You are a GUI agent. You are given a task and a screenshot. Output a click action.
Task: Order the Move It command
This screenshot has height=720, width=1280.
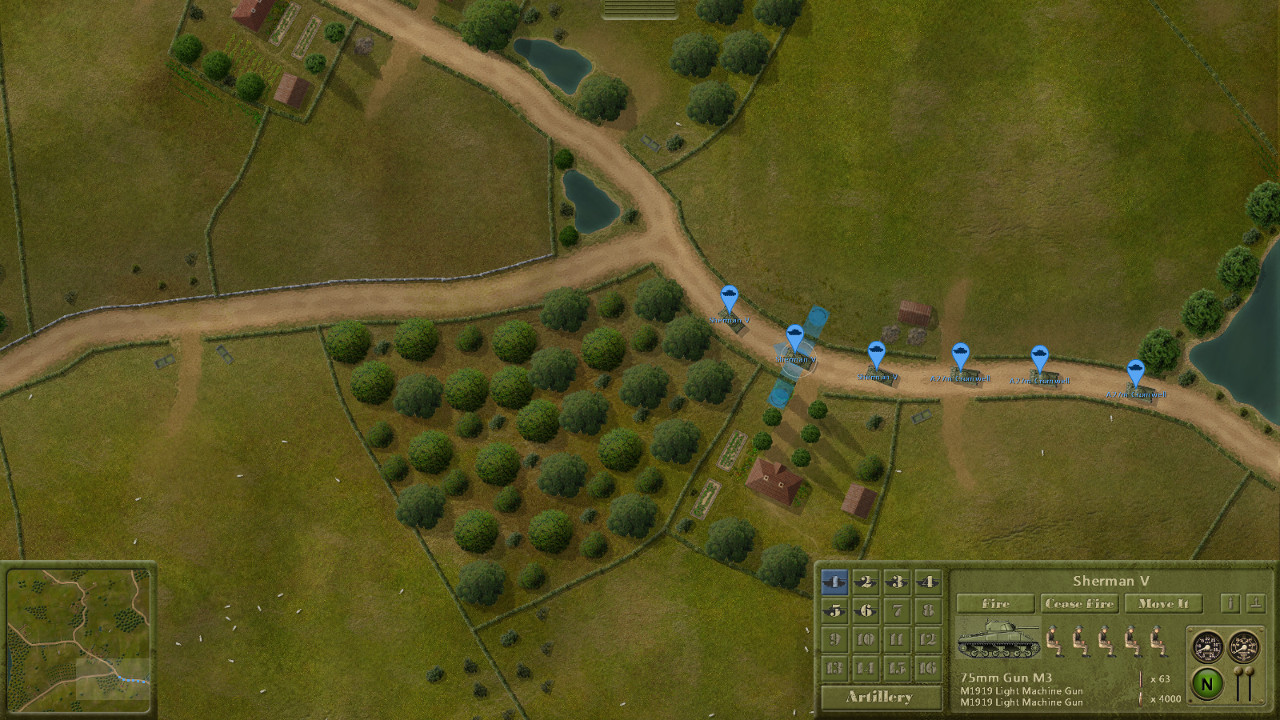click(1163, 604)
